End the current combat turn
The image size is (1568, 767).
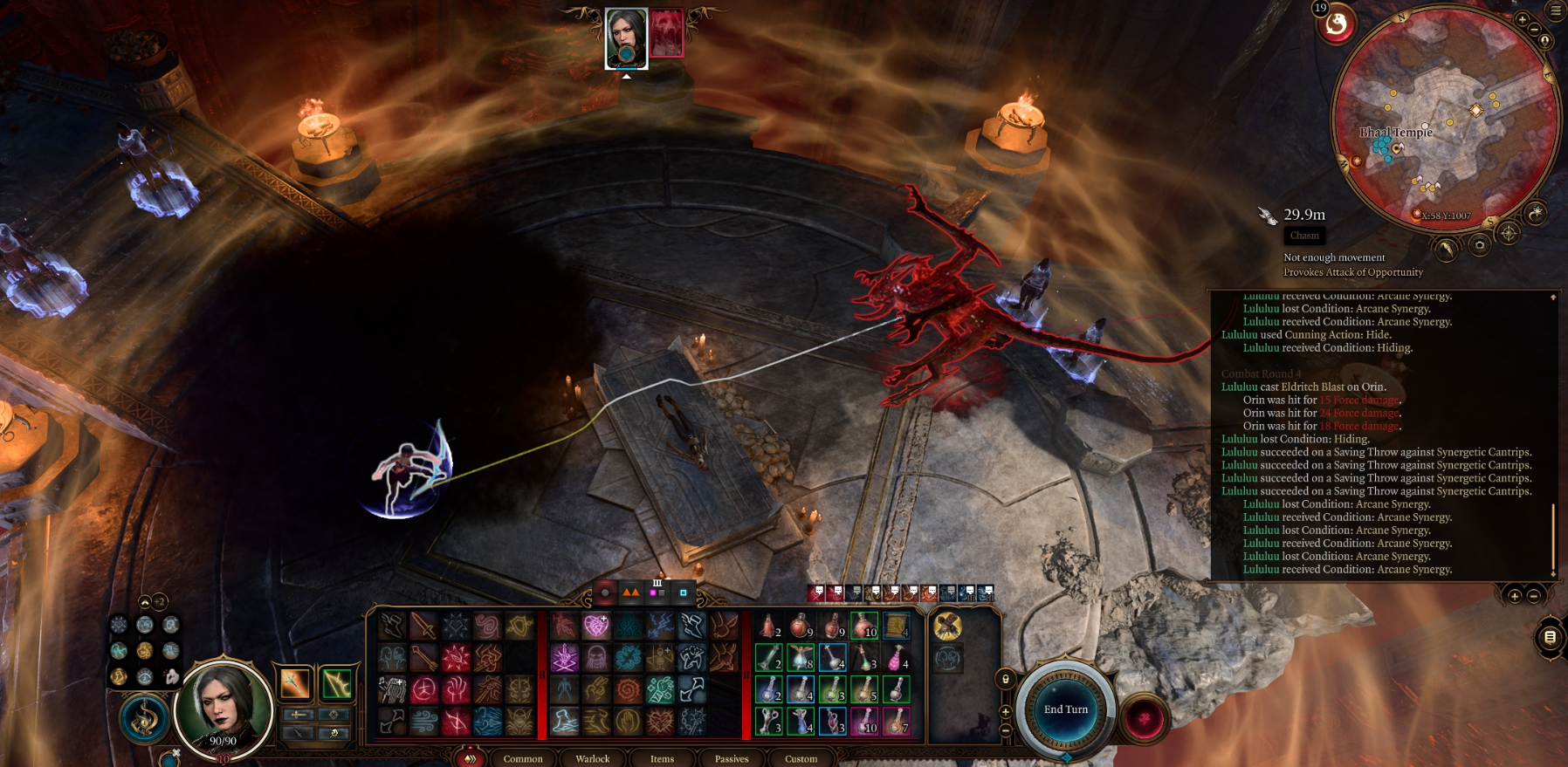1066,709
